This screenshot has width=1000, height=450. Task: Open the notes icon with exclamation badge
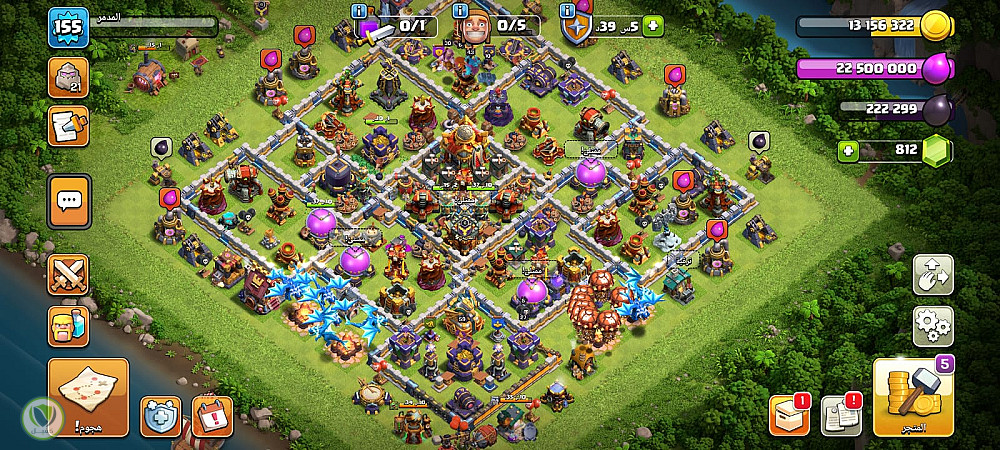click(x=840, y=415)
